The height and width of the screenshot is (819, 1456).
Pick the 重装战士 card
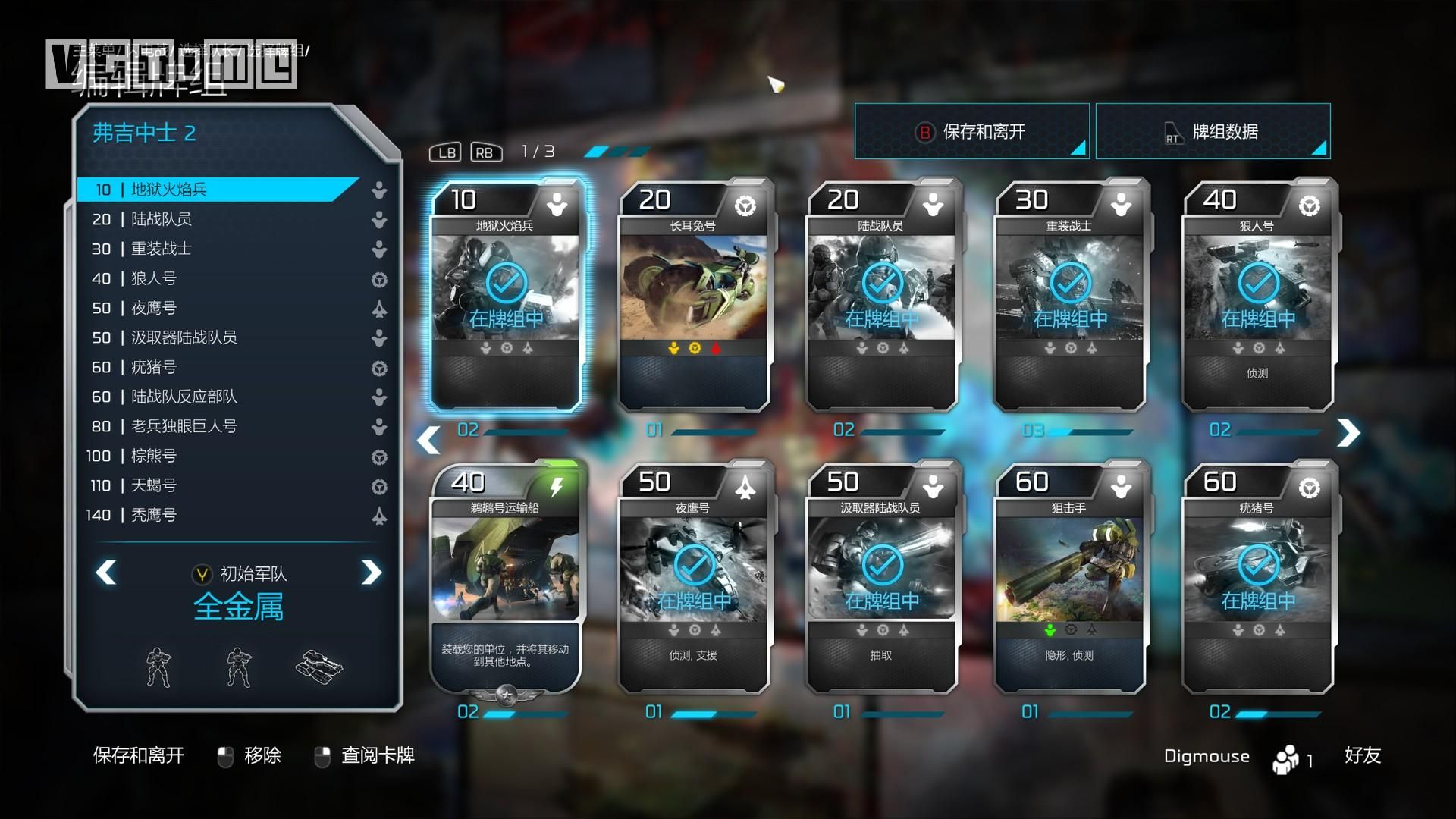(x=1069, y=296)
